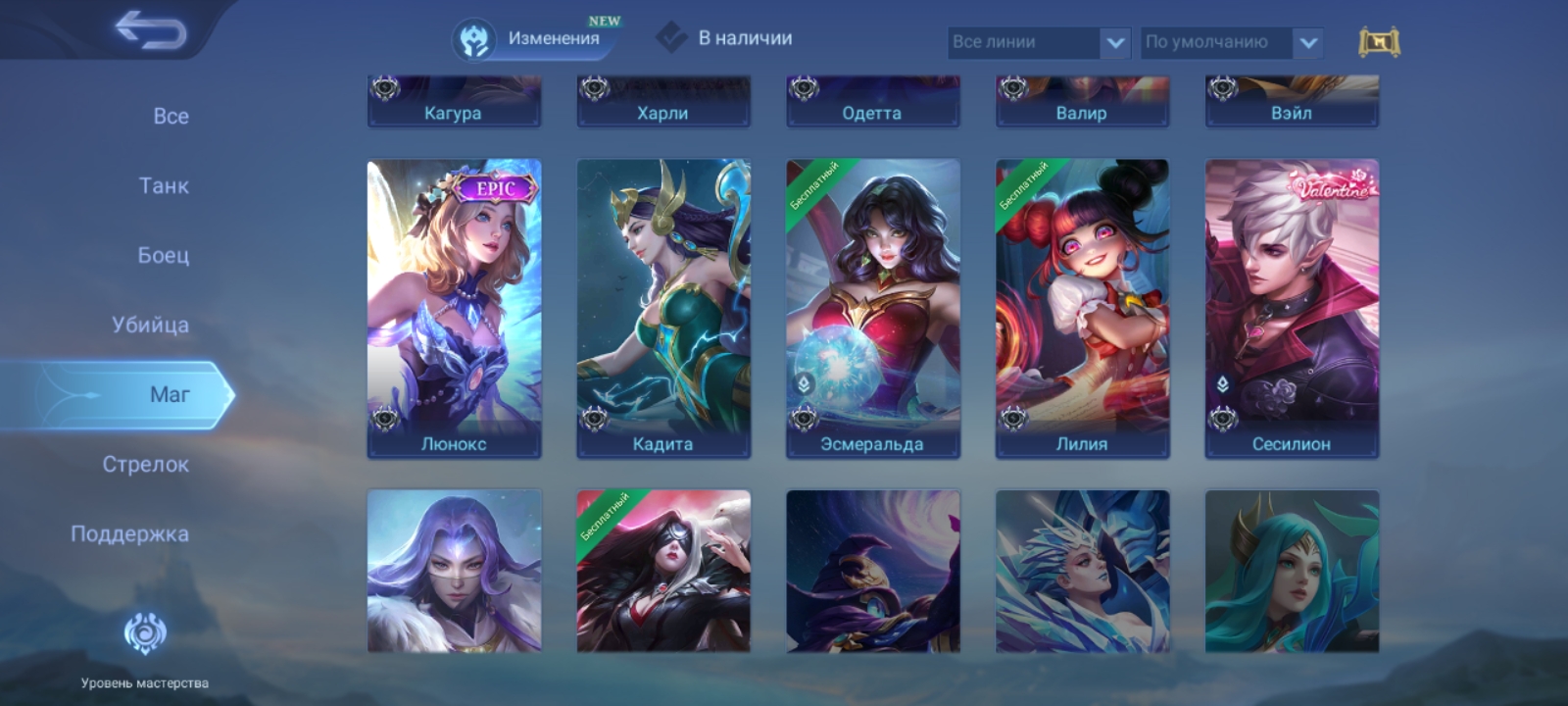Select the Убийца hero class
The width and height of the screenshot is (1568, 706).
click(x=150, y=325)
